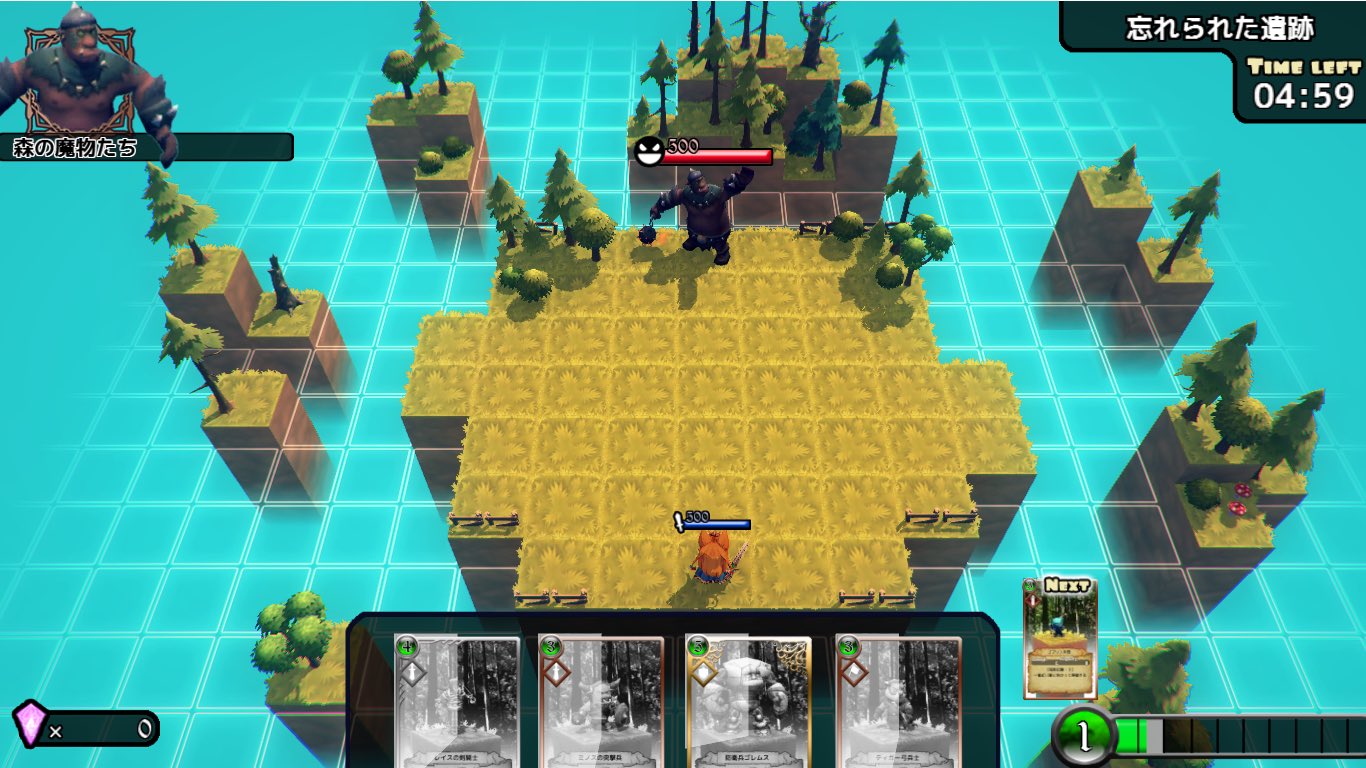Viewport: 1366px width, 768px height.
Task: Click the shield type diamond on the golden 防衛兵ゴレムス card
Action: pyautogui.click(x=702, y=672)
